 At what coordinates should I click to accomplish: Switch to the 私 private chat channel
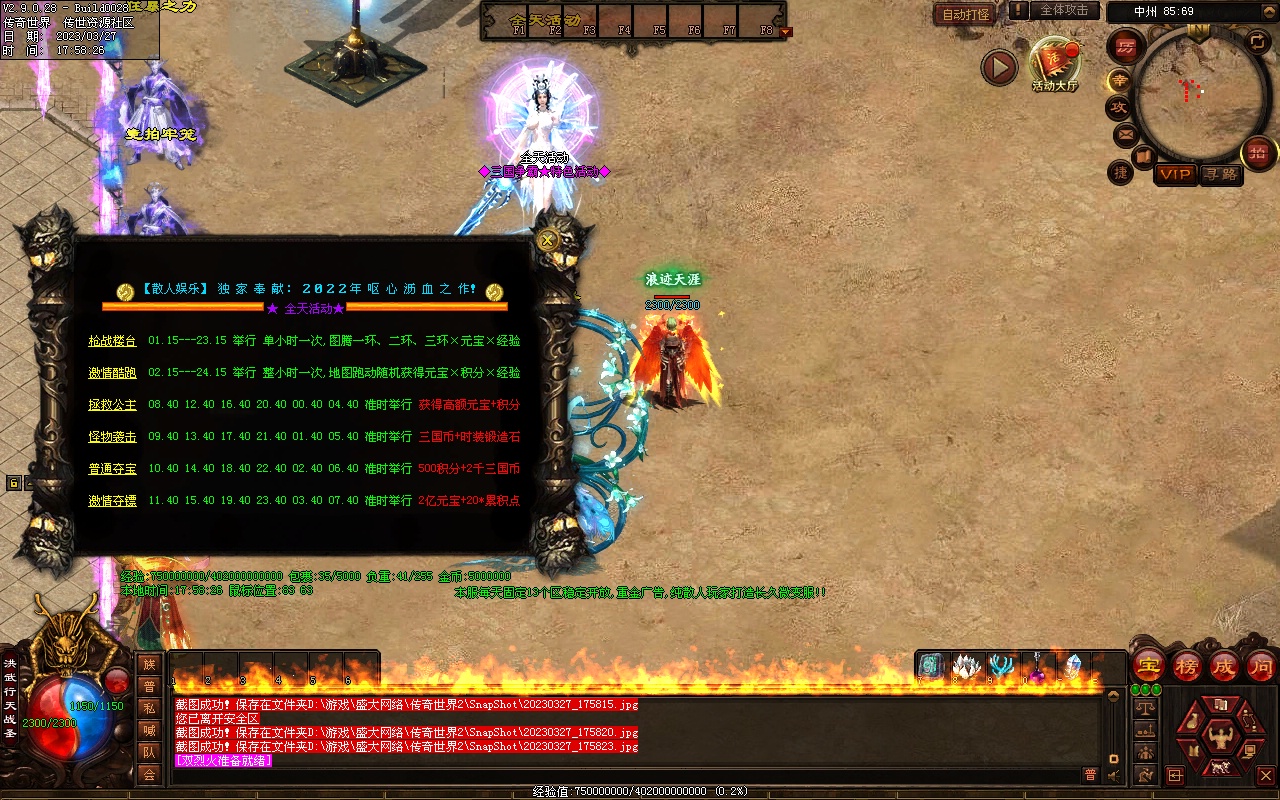point(149,708)
